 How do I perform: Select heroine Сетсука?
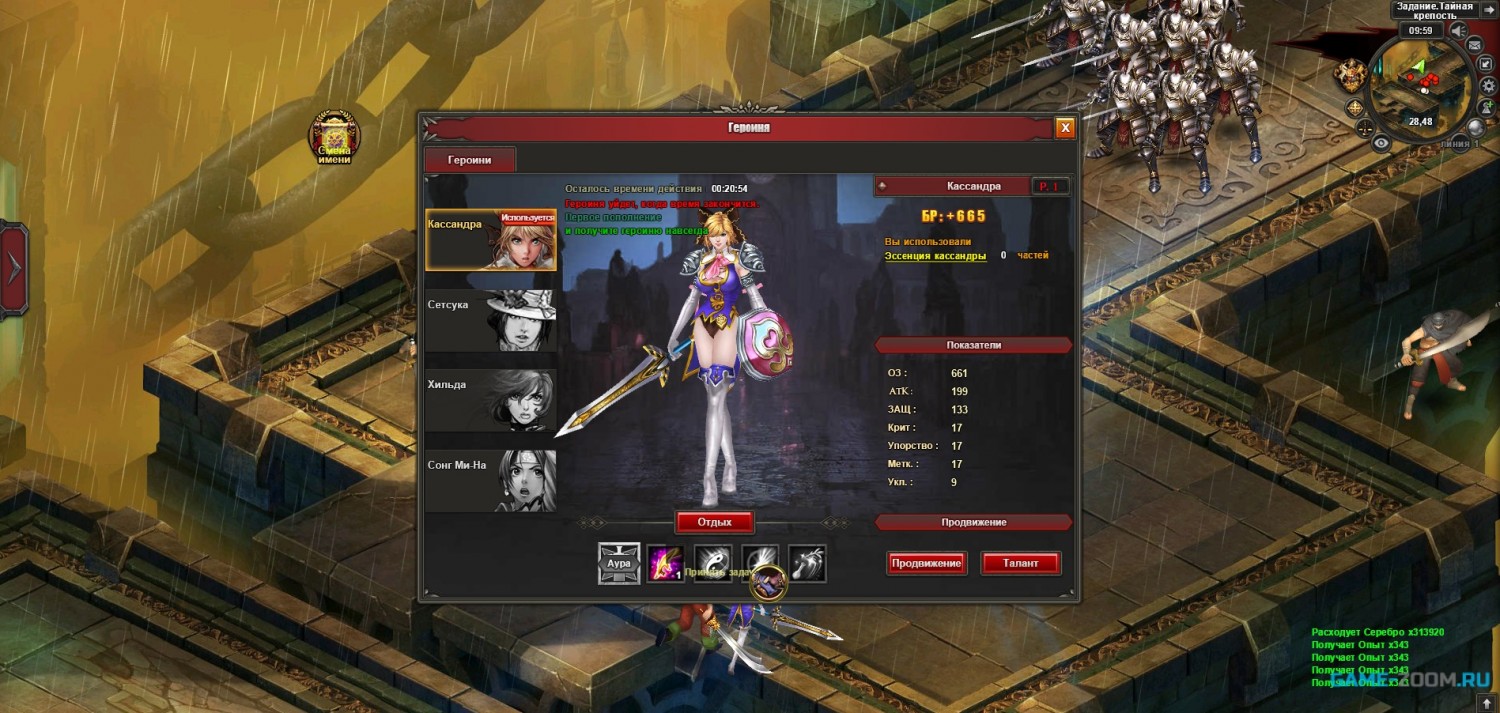(x=491, y=320)
